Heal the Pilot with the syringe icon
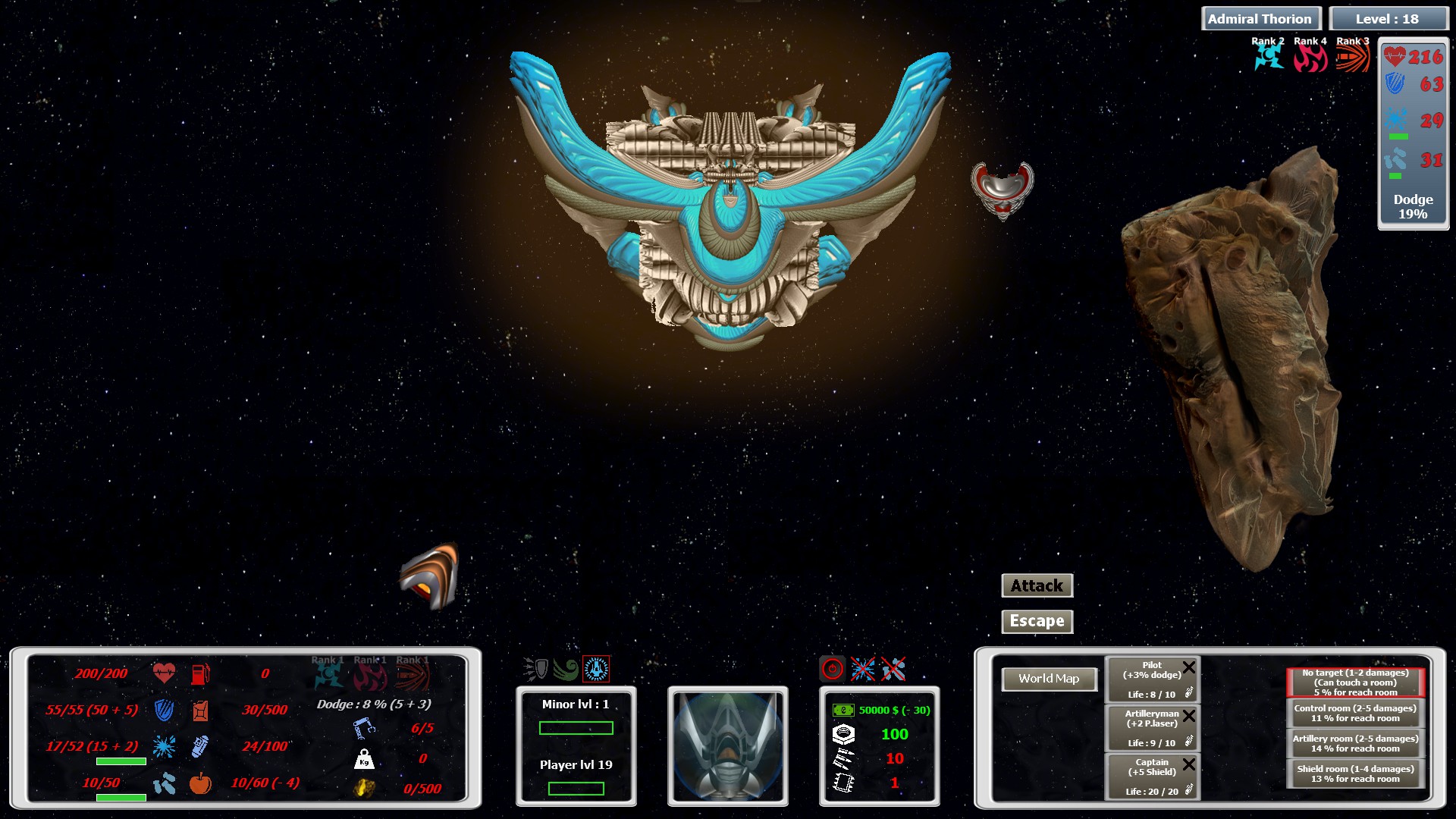The width and height of the screenshot is (1456, 819). tap(1188, 692)
